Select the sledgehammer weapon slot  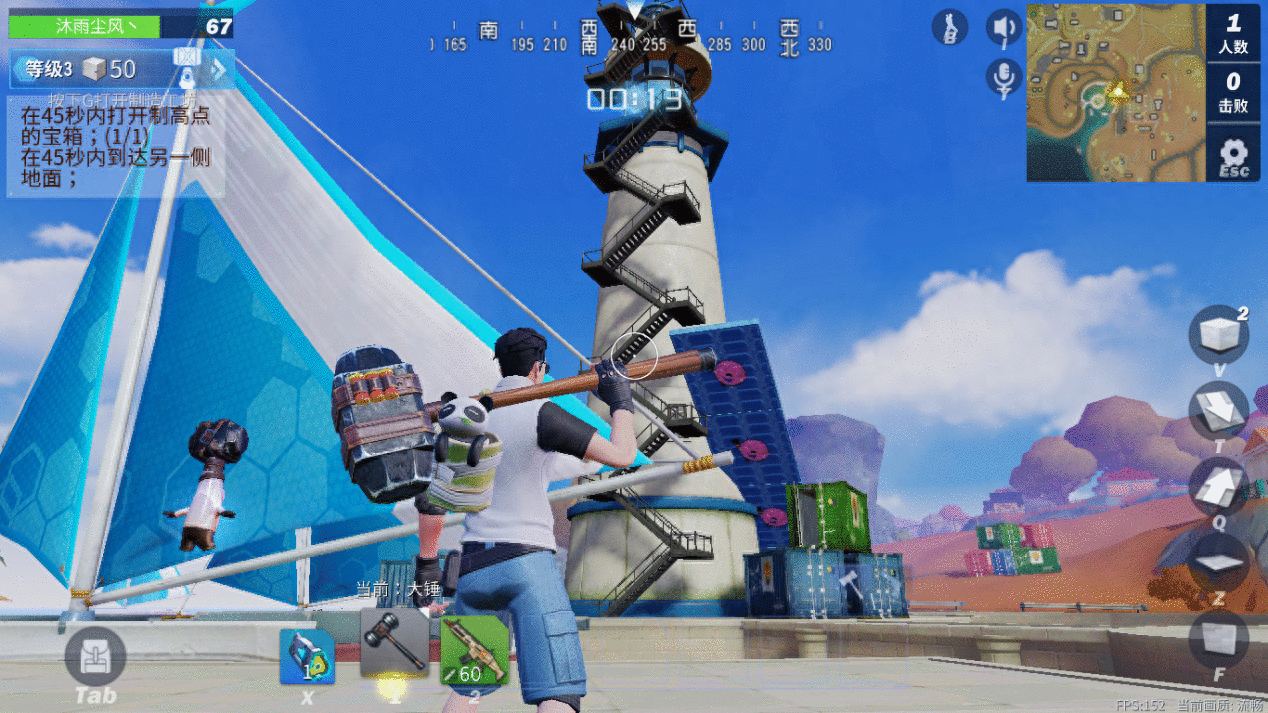click(394, 643)
